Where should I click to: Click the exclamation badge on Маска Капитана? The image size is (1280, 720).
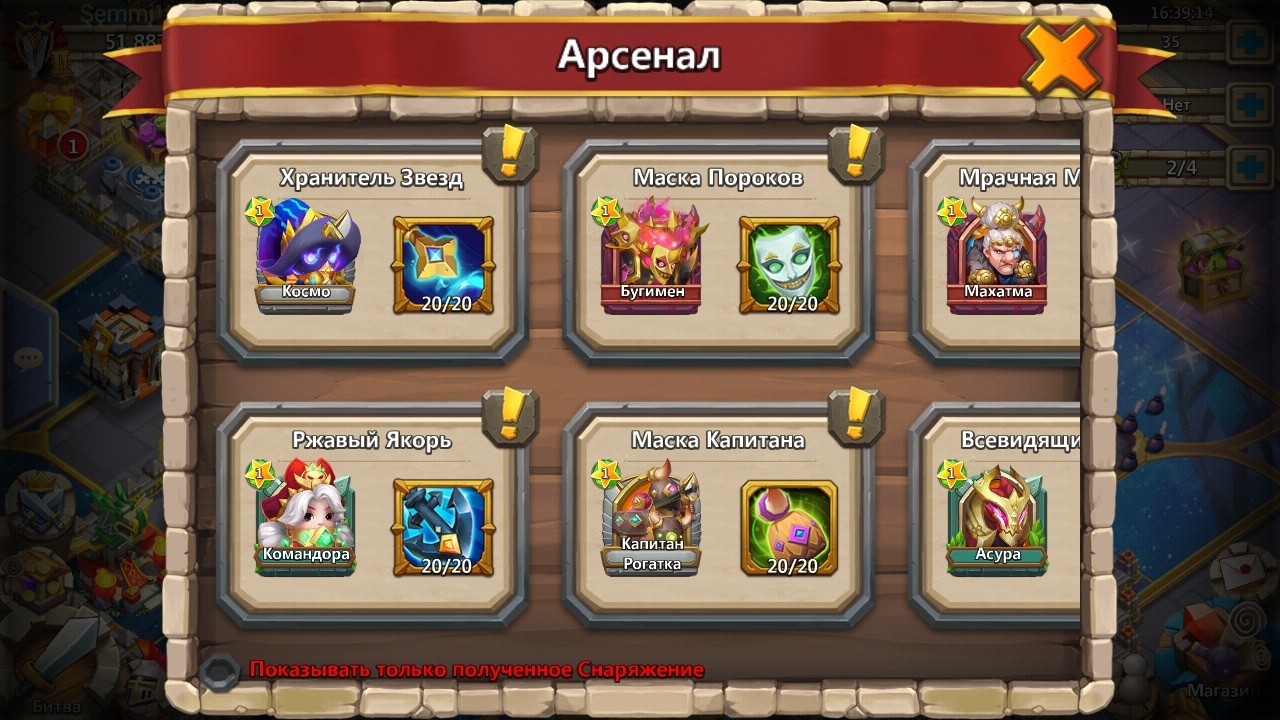856,415
